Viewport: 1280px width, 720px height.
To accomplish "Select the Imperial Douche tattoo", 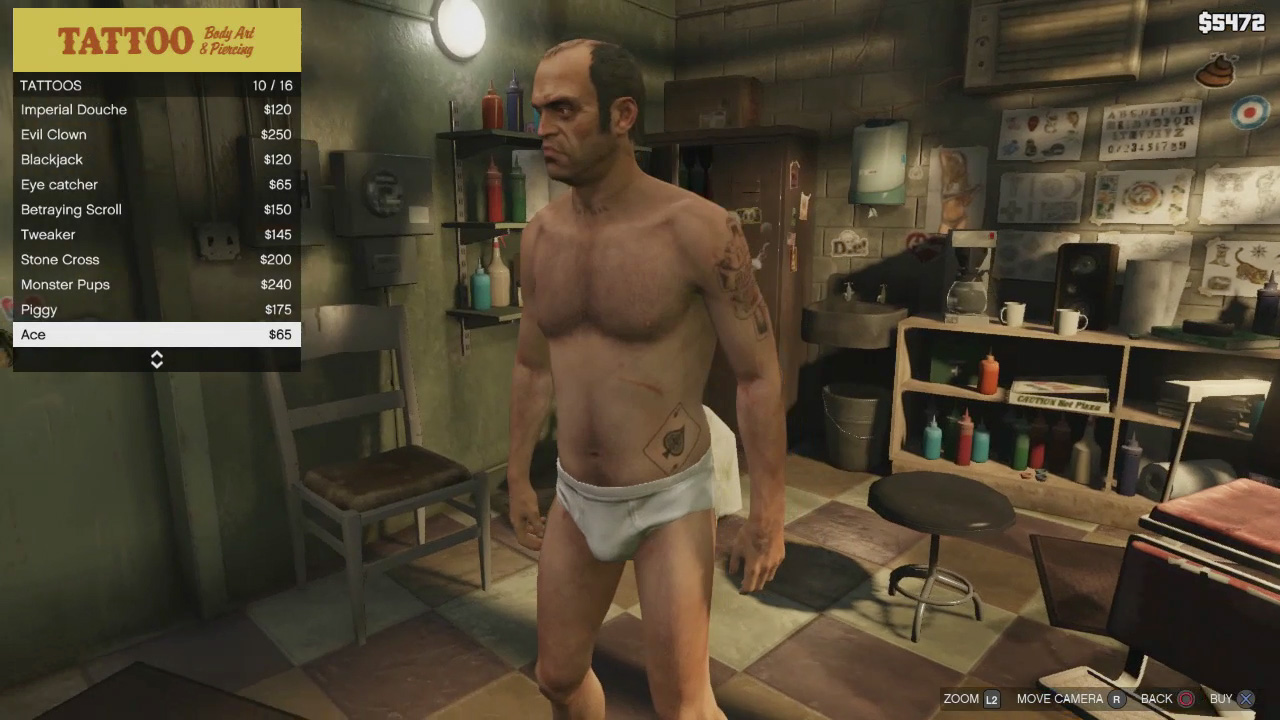I will [156, 110].
